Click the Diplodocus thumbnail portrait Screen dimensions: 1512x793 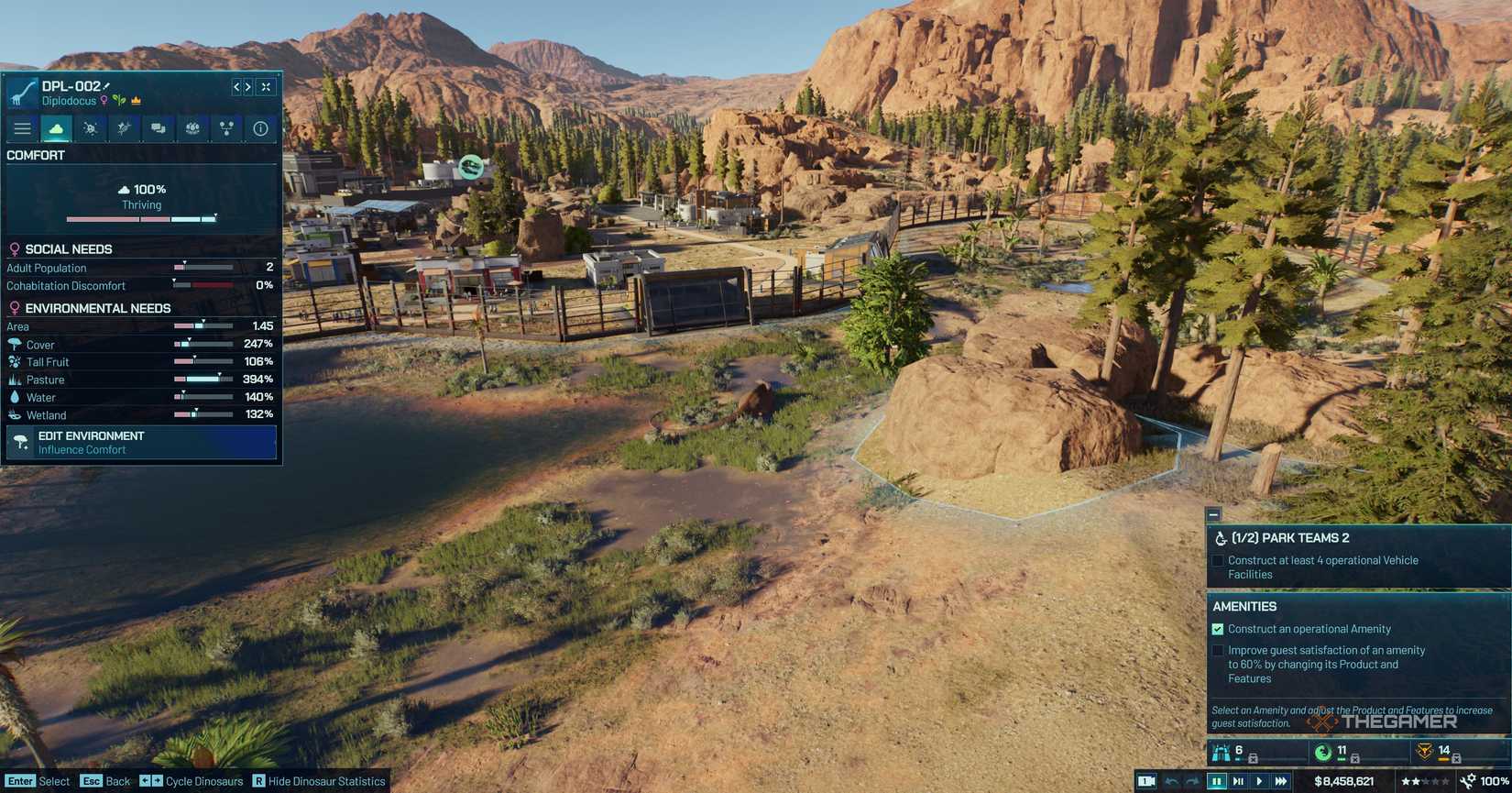coord(20,92)
